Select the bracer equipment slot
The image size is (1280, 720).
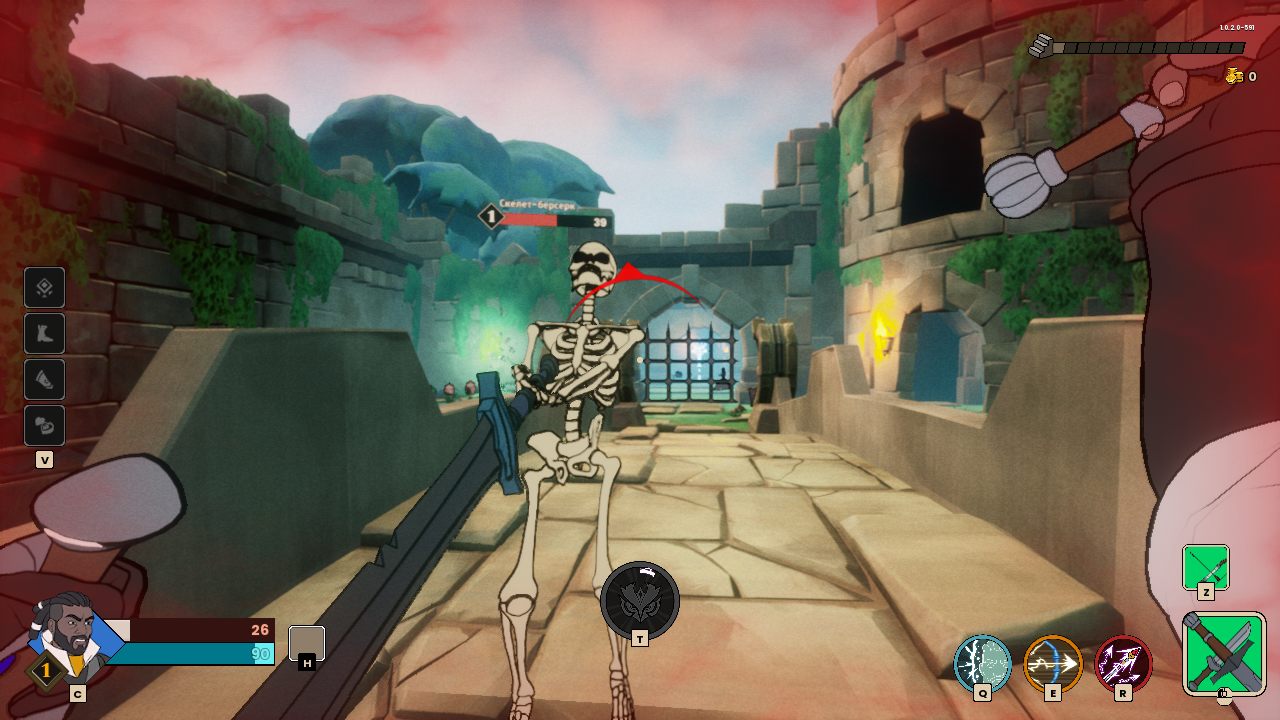45,380
